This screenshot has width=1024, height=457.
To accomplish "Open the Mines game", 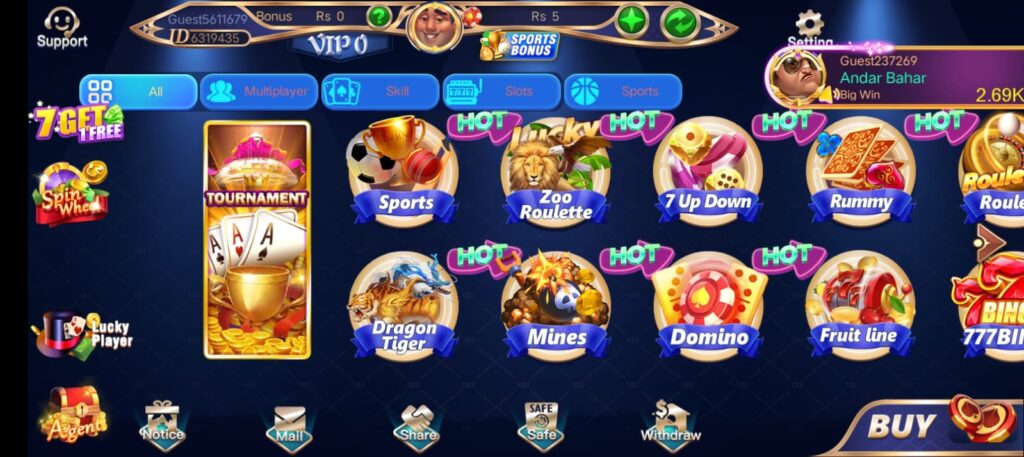I will coord(556,306).
